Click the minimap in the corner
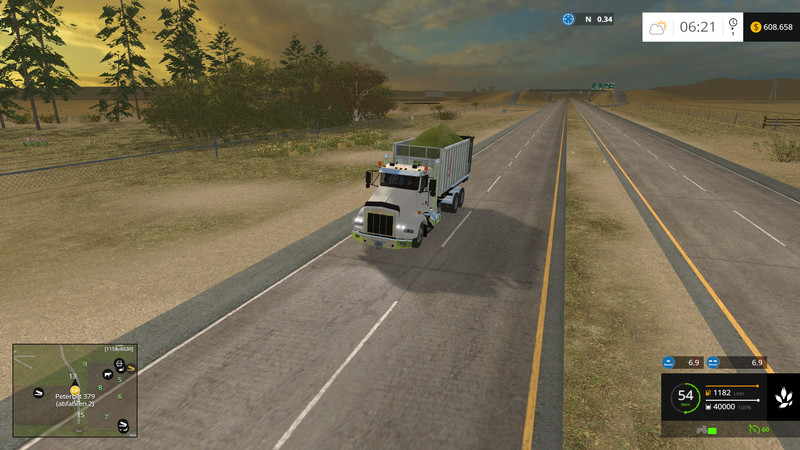Screen dimensions: 800x450 (74, 391)
